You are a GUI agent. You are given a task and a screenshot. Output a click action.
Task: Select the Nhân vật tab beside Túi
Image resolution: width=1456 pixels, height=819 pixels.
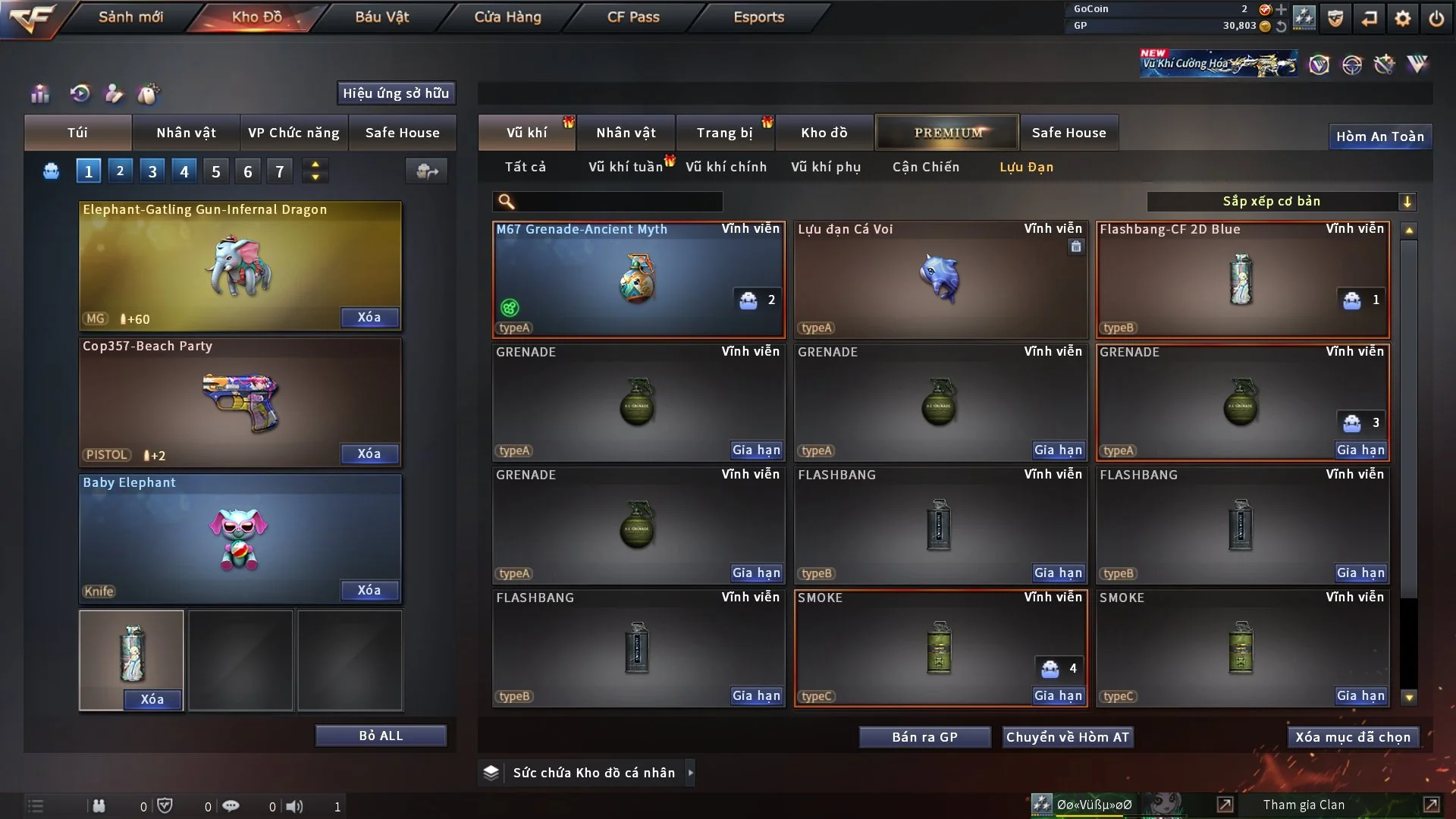coord(186,133)
